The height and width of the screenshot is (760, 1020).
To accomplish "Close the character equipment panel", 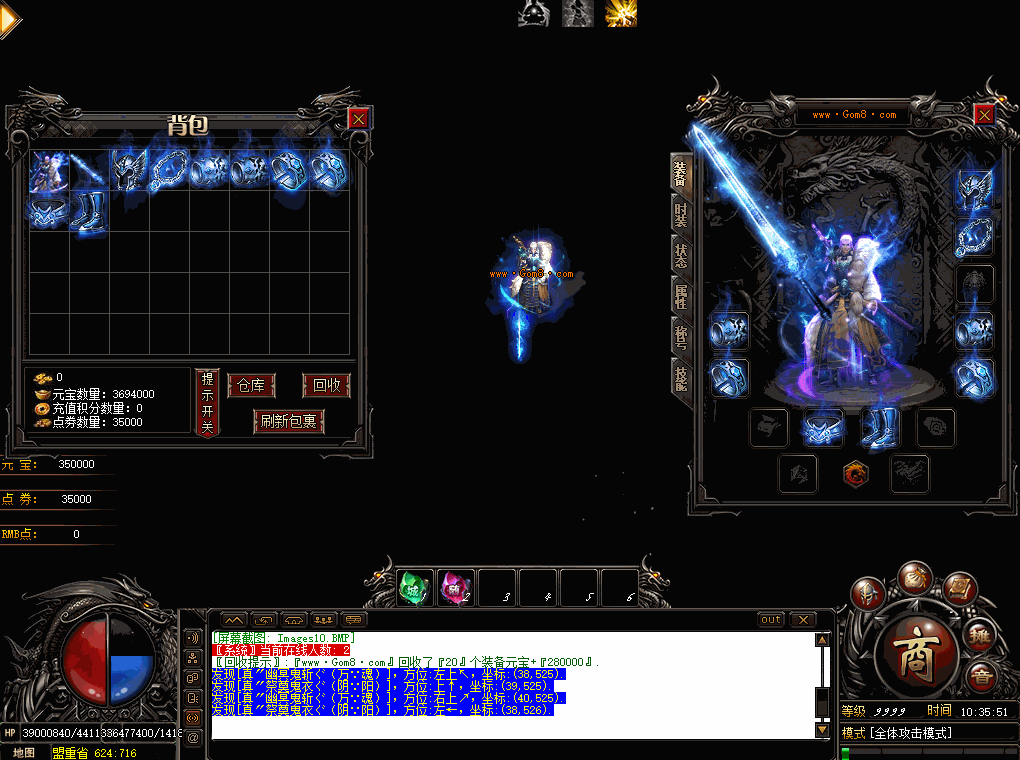I will [x=984, y=115].
